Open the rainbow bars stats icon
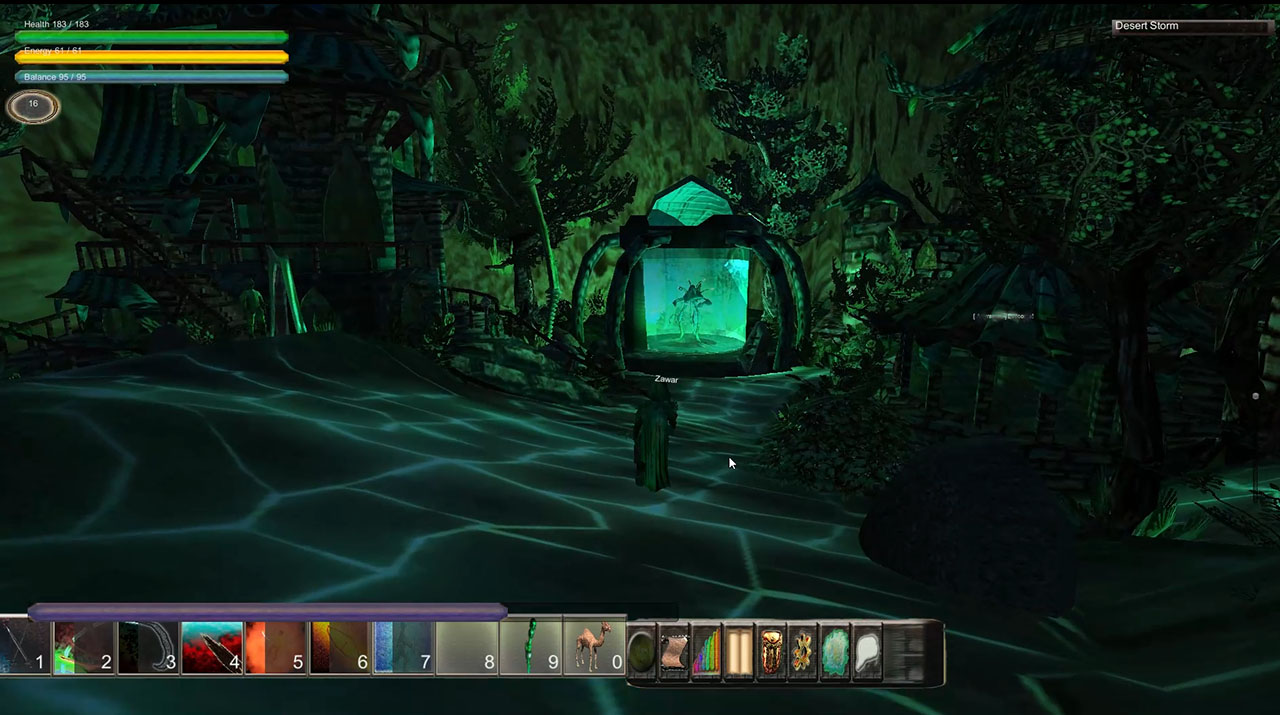 pos(707,653)
